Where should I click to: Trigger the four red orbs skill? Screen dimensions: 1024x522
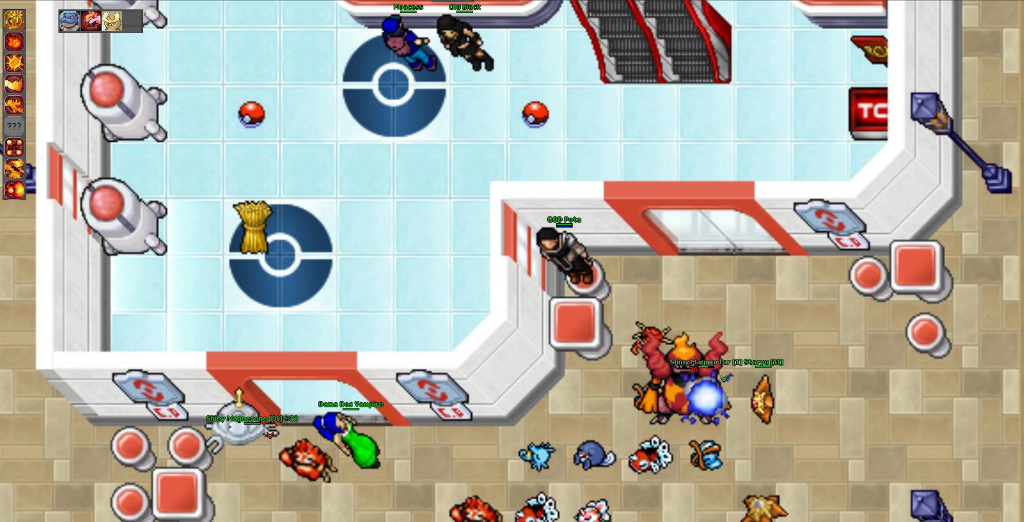pyautogui.click(x=14, y=147)
